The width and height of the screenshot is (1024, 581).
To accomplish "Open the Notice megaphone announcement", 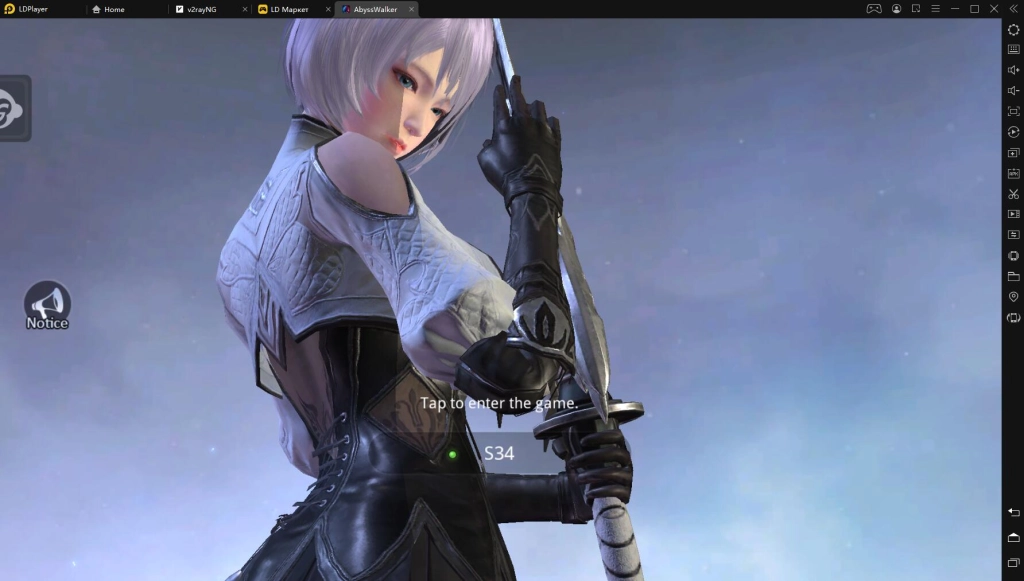I will pyautogui.click(x=47, y=305).
